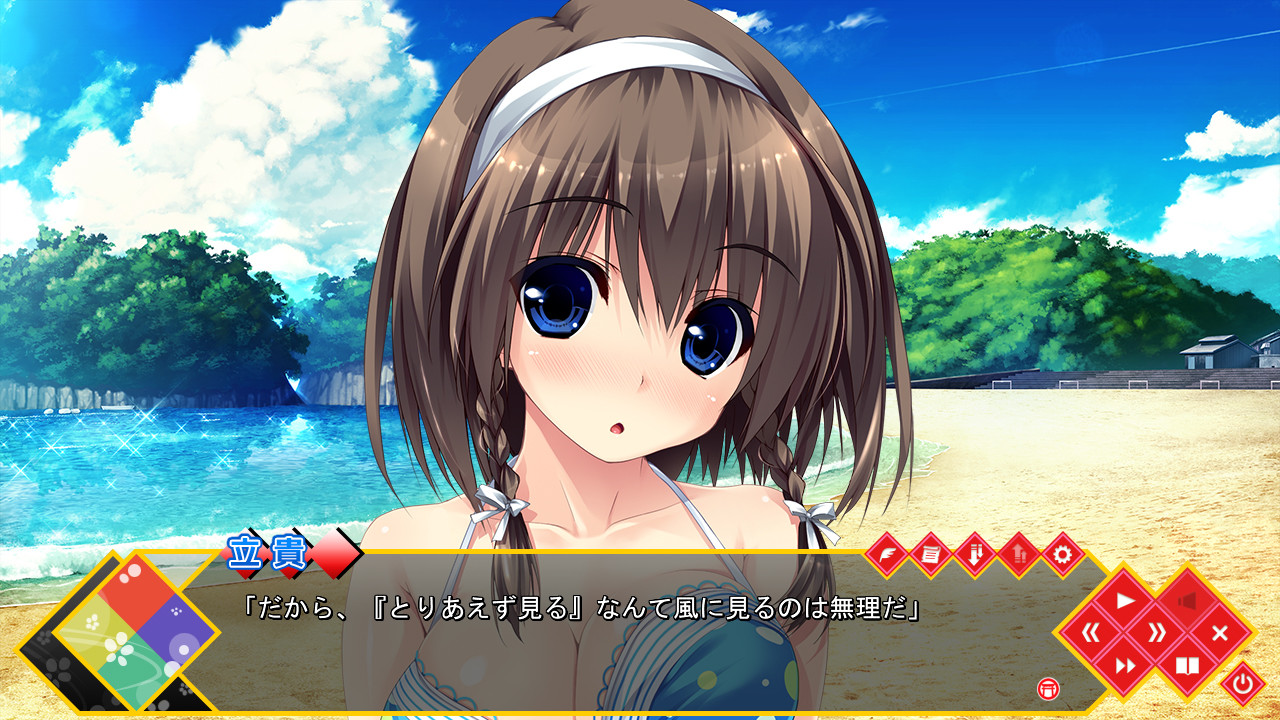Advance with the double right chevron
This screenshot has height=720, width=1280.
[x=1156, y=632]
